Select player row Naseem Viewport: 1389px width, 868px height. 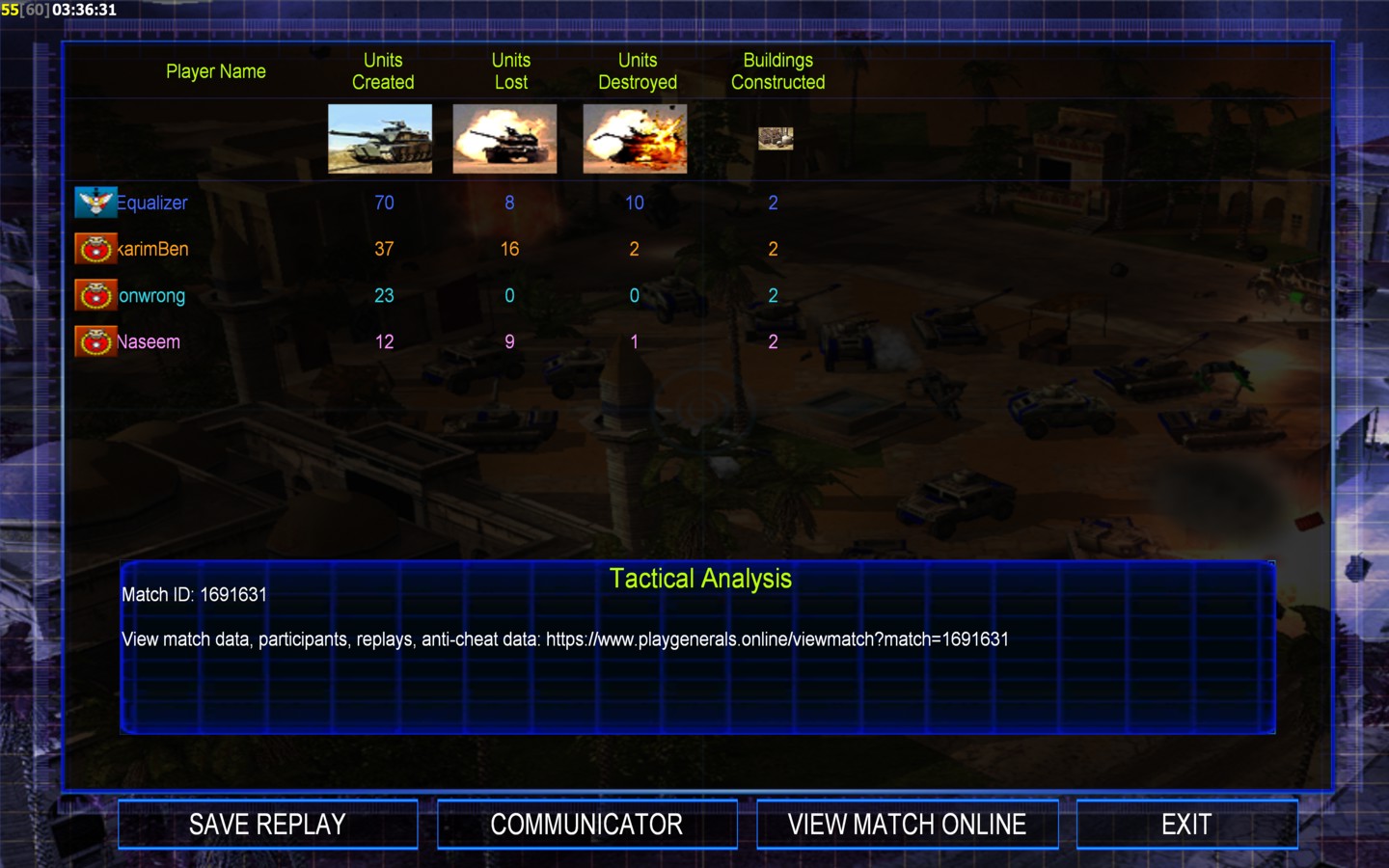pyautogui.click(x=148, y=341)
